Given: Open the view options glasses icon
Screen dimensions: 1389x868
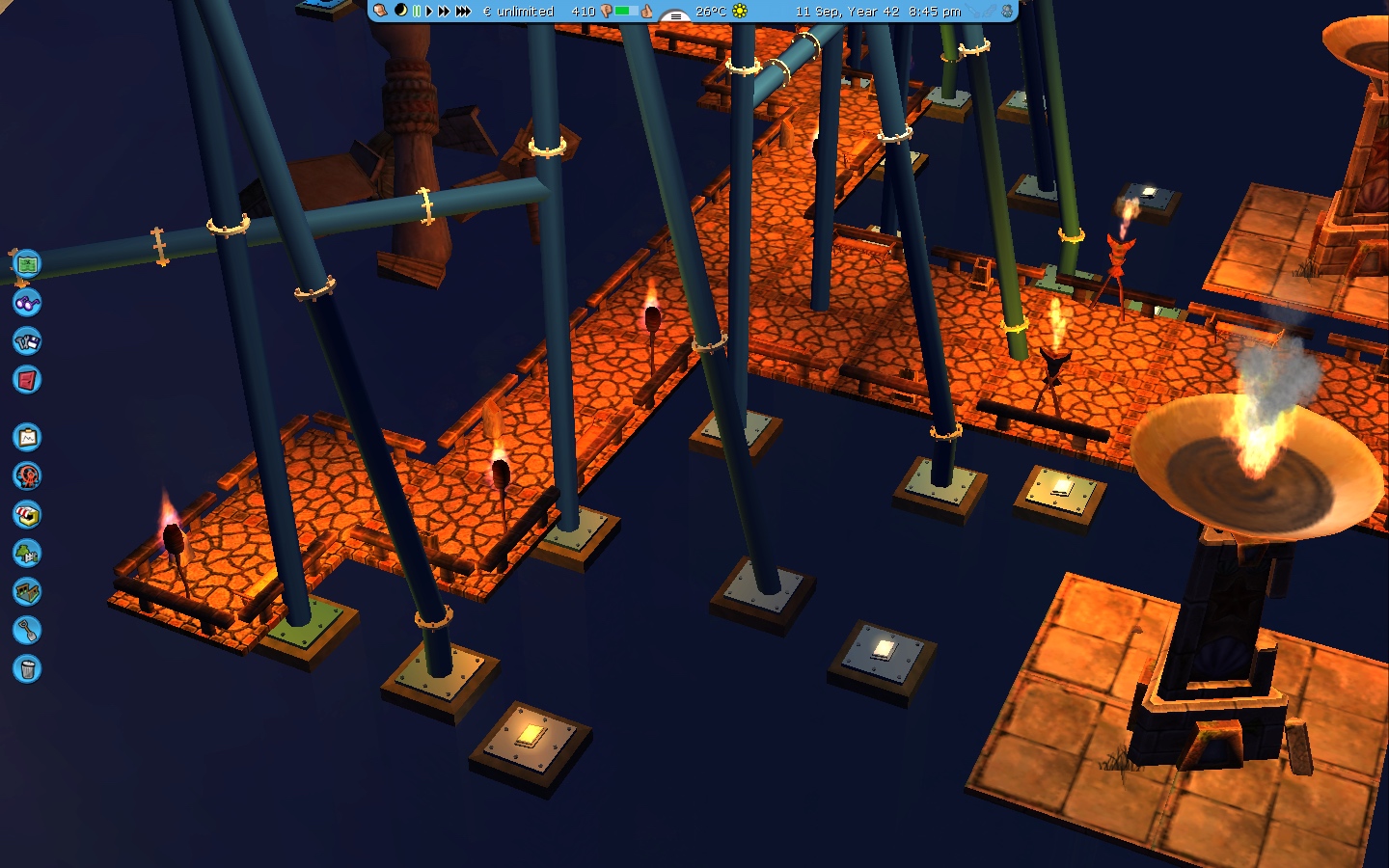Looking at the screenshot, I should tap(27, 303).
